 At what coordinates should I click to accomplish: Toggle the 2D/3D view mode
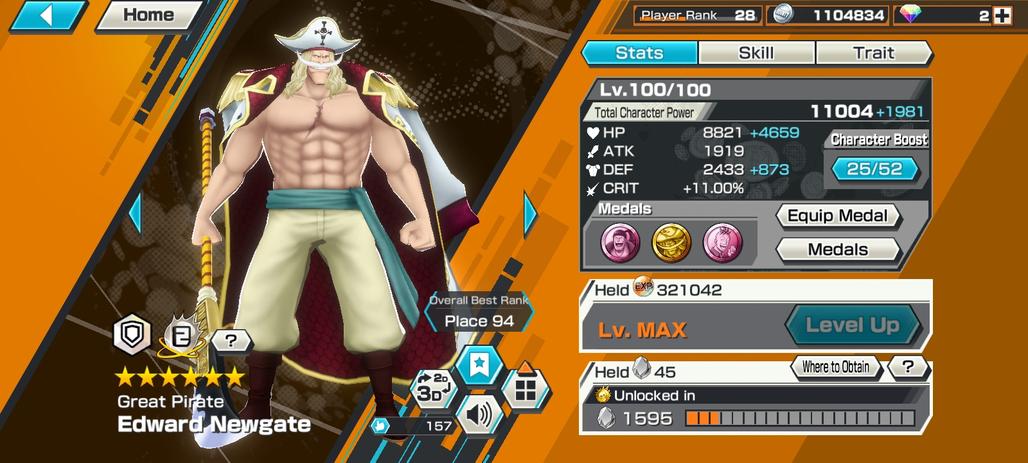pos(434,389)
